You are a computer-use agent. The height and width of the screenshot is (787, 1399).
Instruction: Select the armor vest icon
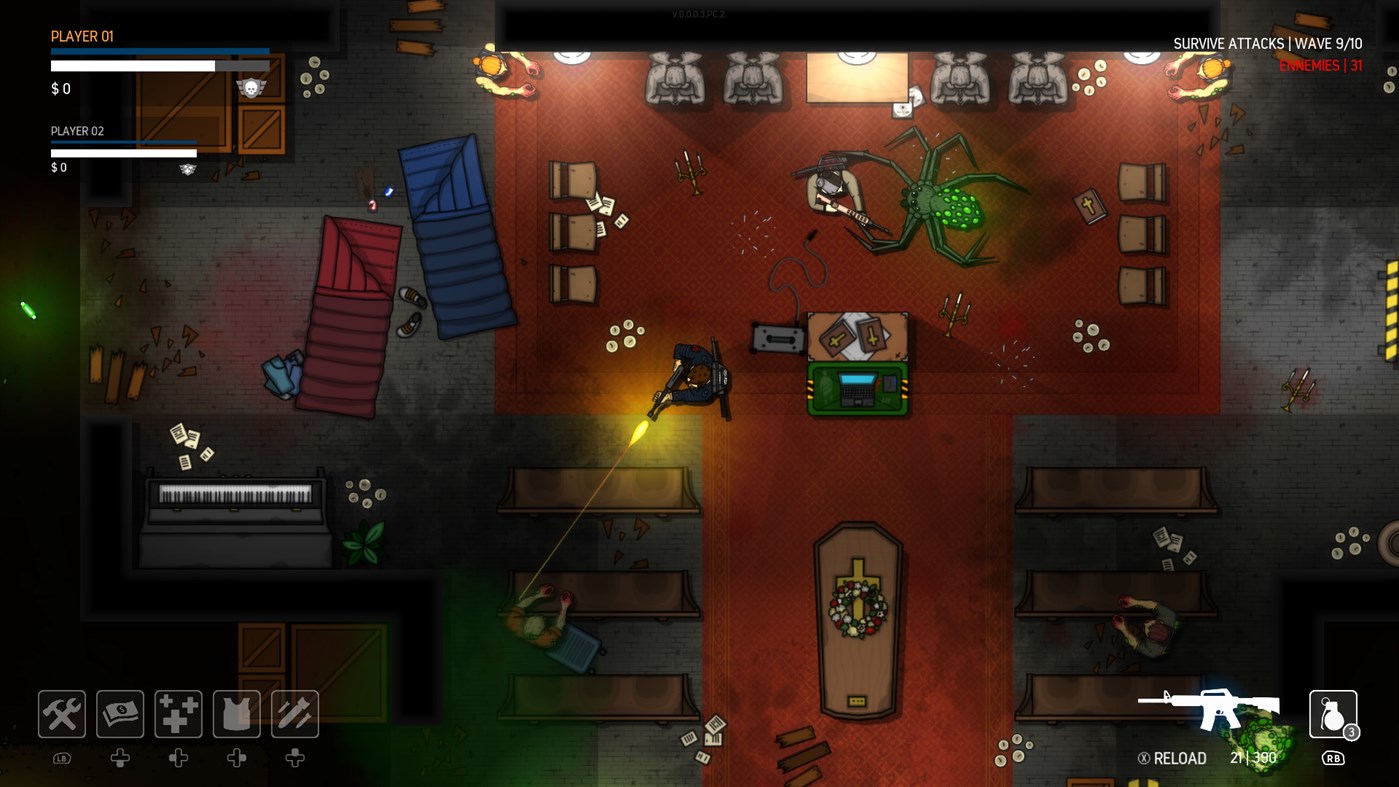(x=236, y=713)
